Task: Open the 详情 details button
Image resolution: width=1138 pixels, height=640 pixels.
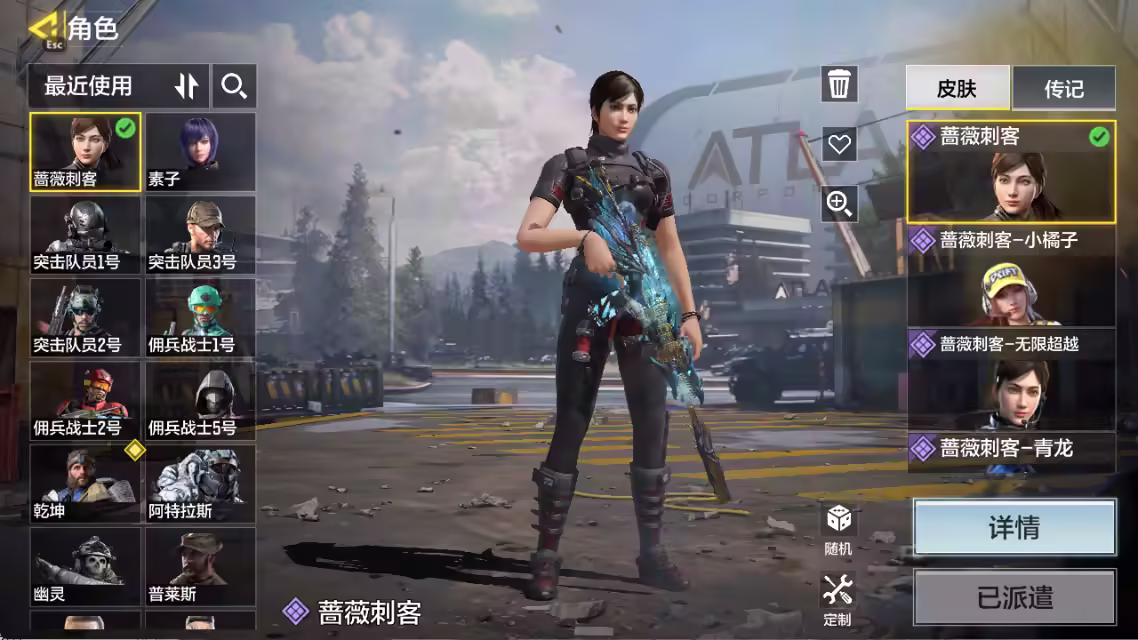Action: click(x=1014, y=527)
